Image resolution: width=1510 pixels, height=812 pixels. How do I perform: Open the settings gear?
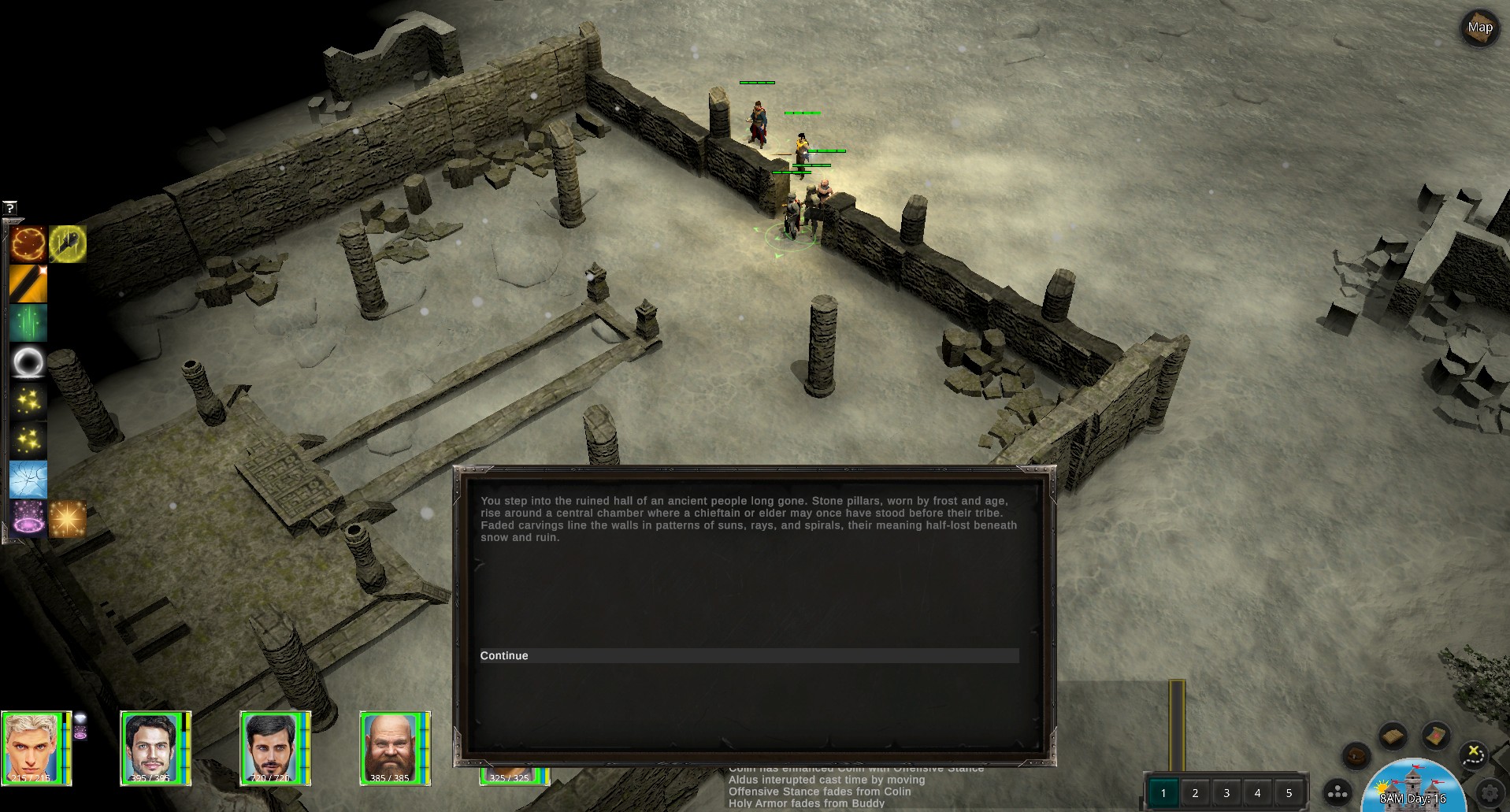point(1489,792)
